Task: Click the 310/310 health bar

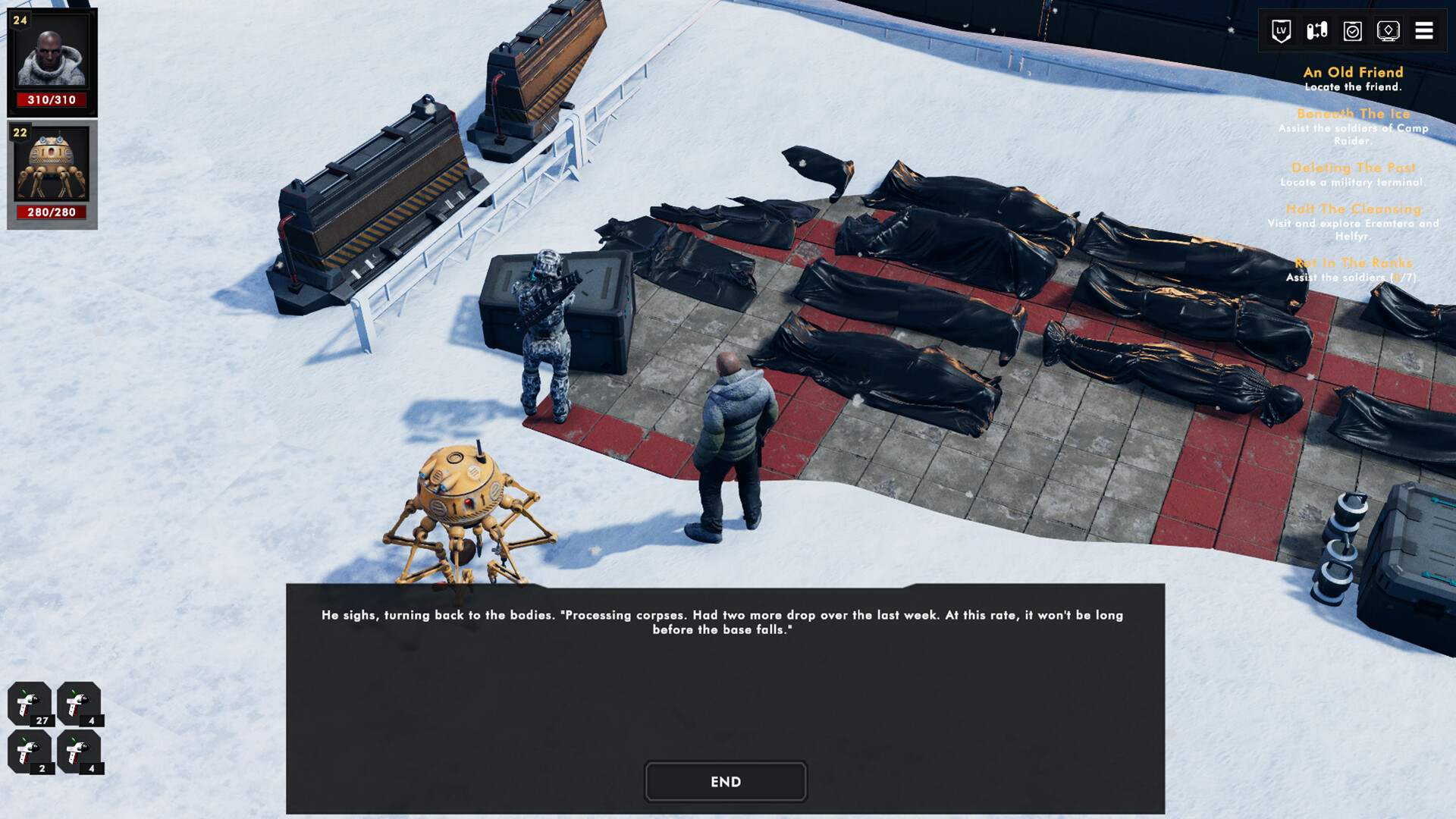Action: tap(52, 99)
